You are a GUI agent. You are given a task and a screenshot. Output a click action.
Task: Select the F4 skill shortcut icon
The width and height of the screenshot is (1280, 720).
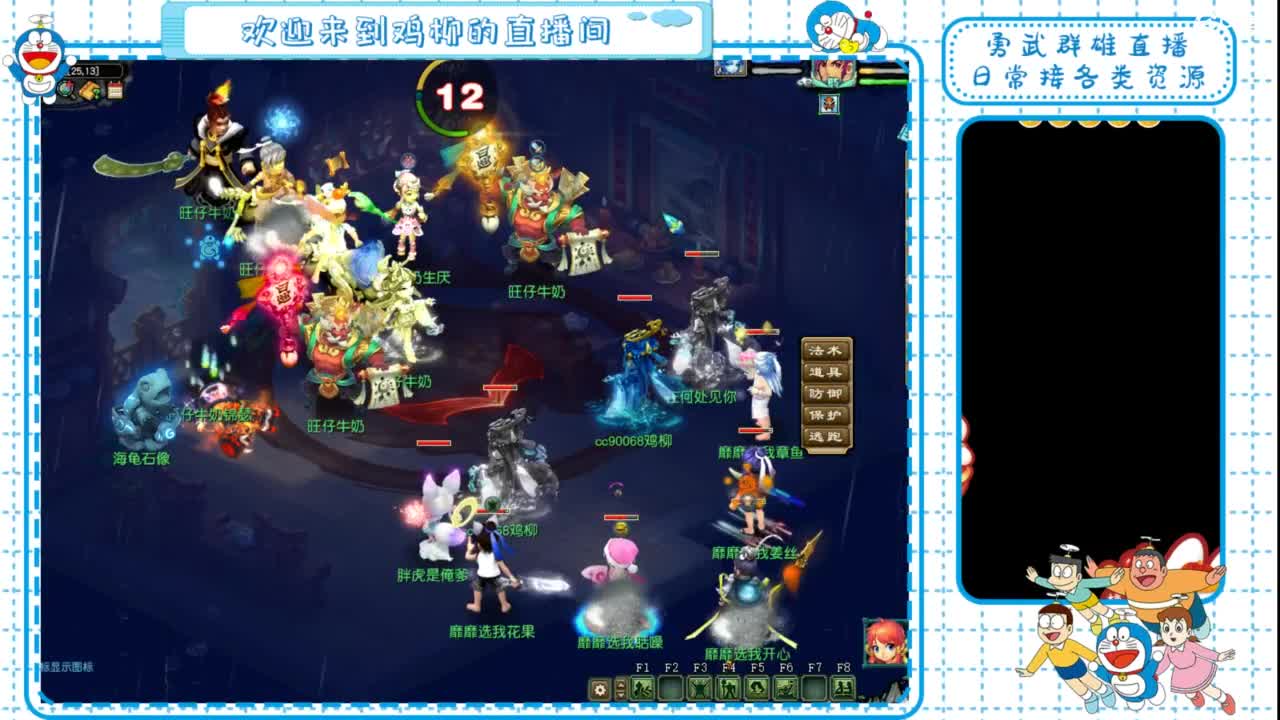727,688
